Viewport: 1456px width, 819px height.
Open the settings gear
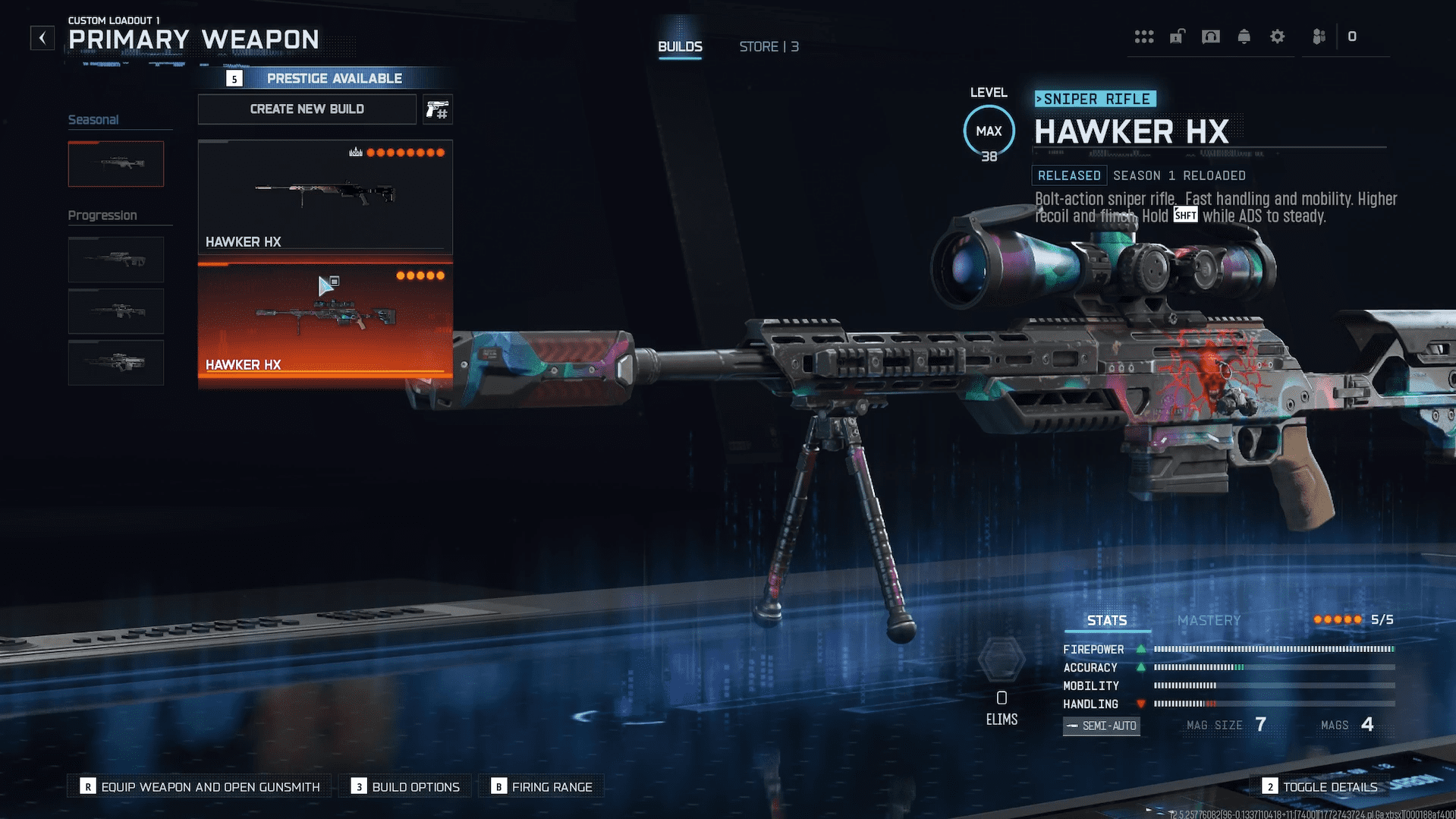tap(1278, 36)
